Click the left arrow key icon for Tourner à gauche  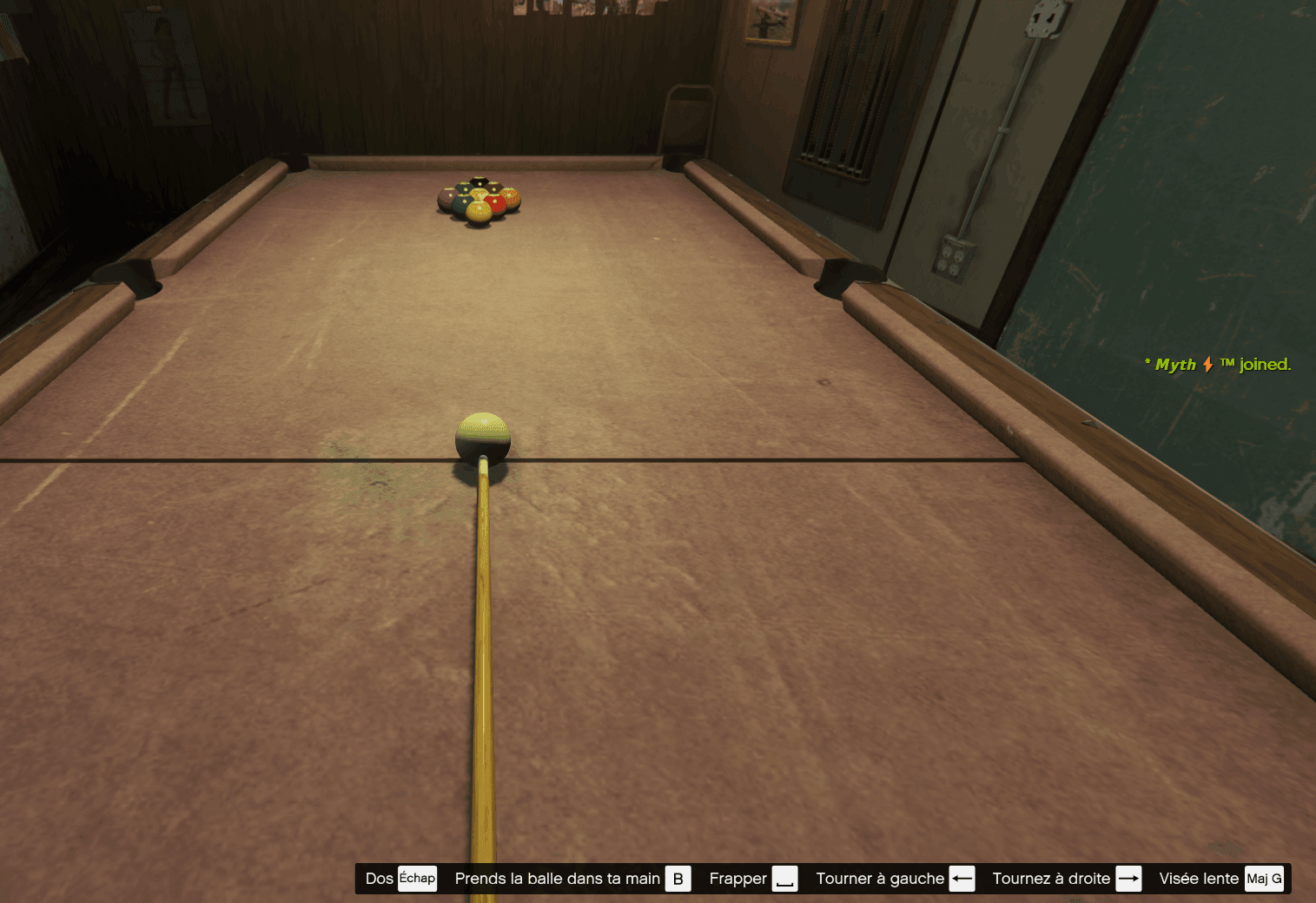pyautogui.click(x=962, y=878)
